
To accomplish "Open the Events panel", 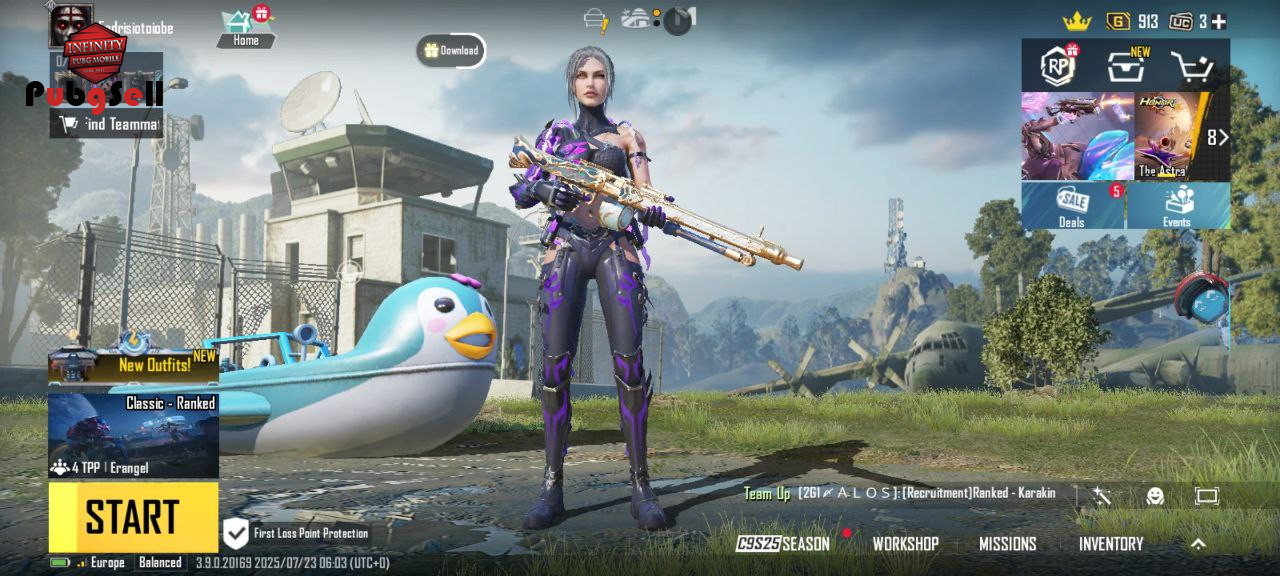I will click(1177, 205).
